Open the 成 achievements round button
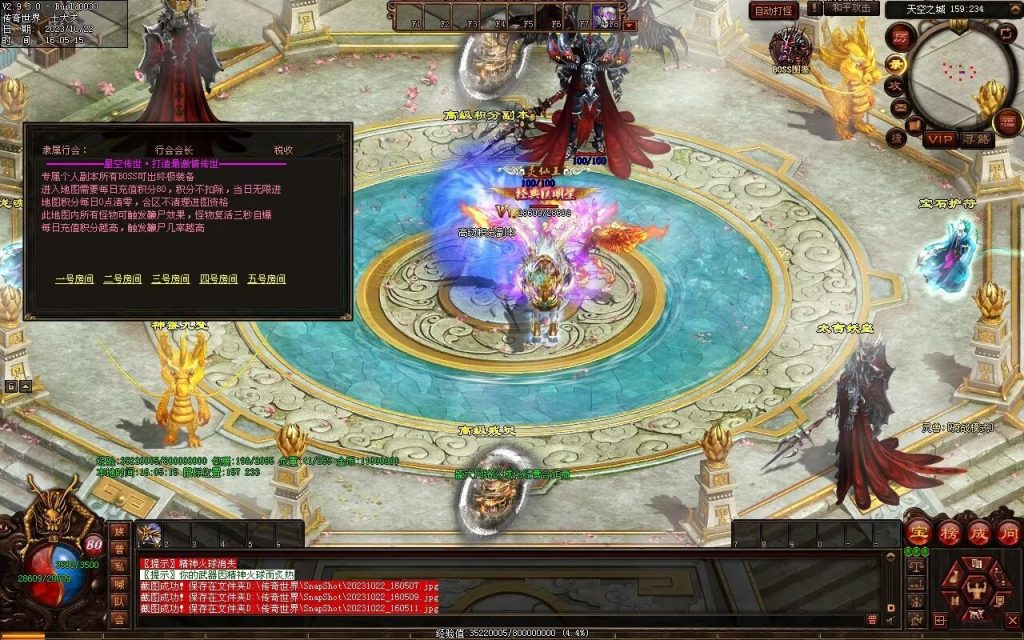The height and width of the screenshot is (640, 1024). click(978, 531)
